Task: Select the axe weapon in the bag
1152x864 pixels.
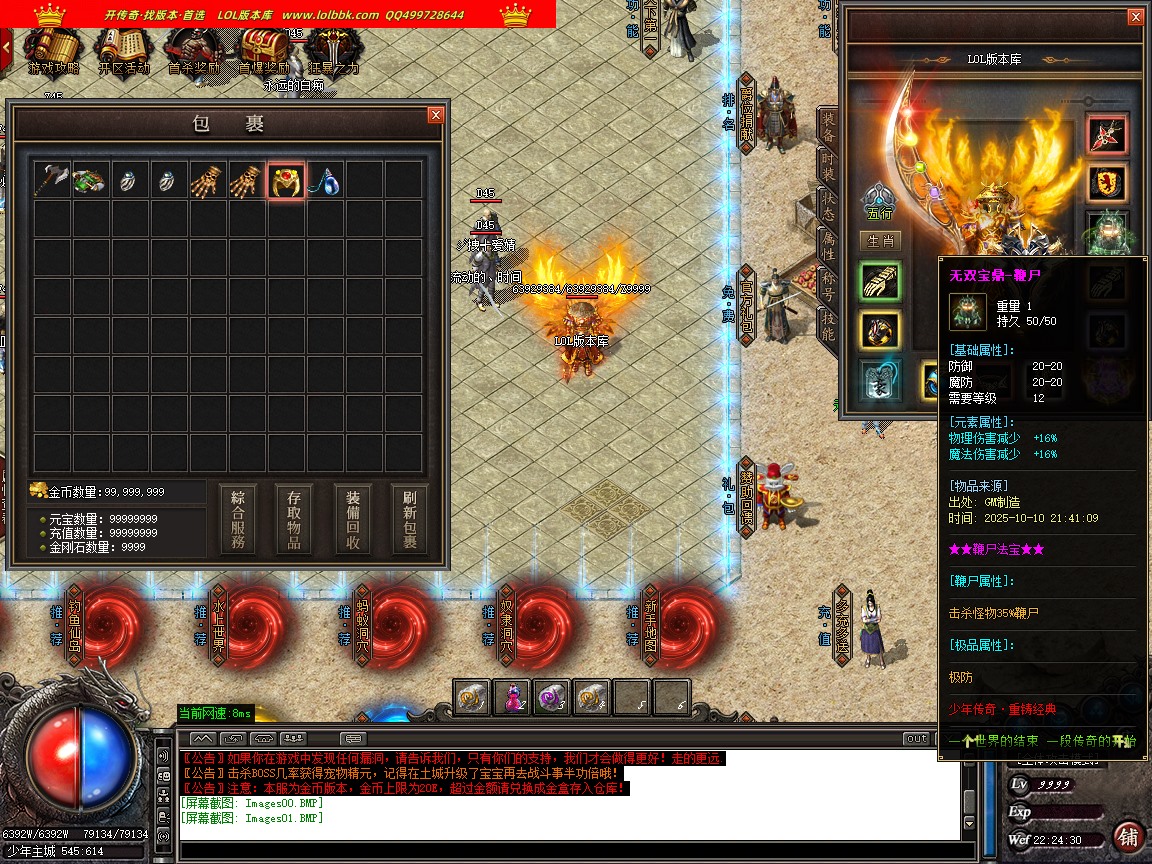Action: tap(51, 180)
